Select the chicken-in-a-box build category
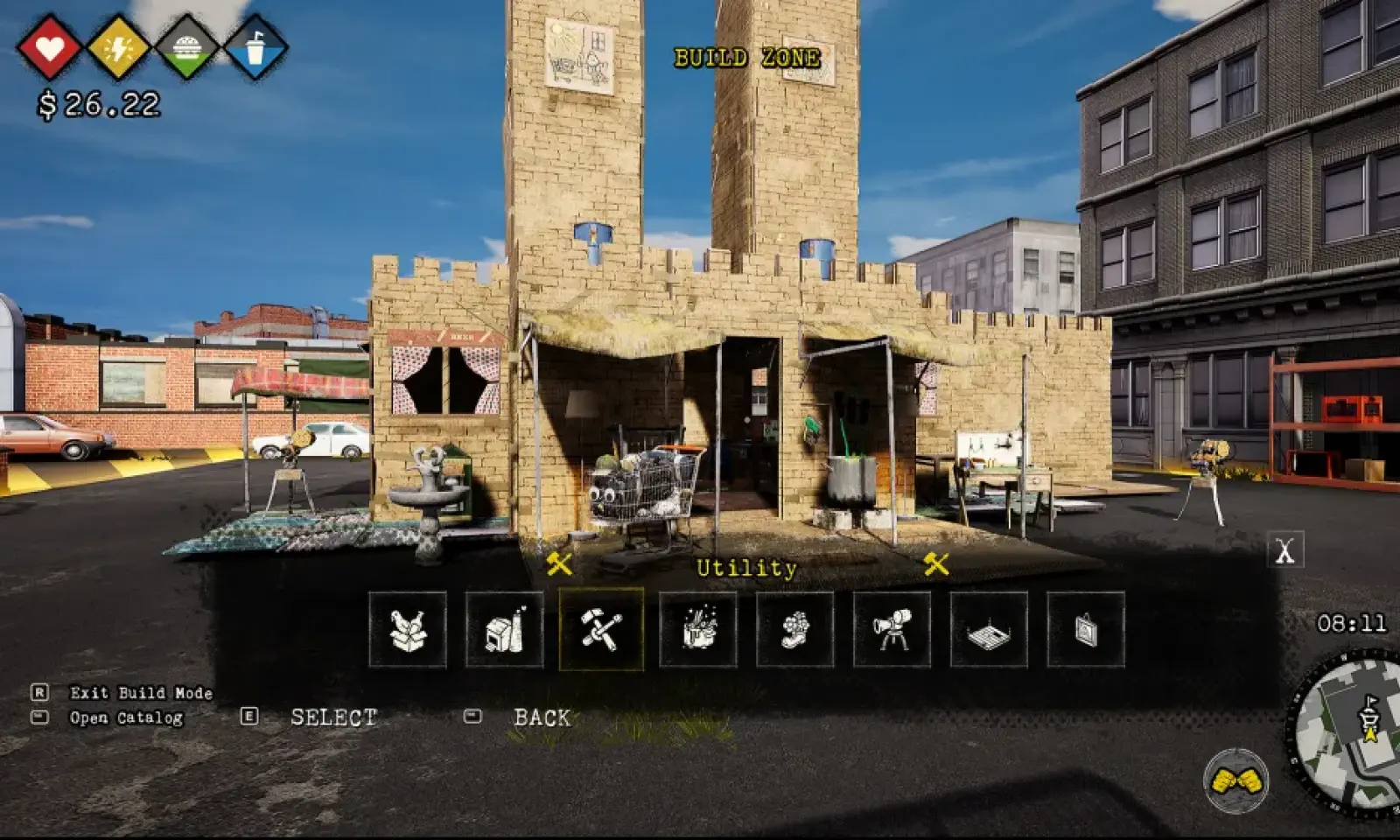This screenshot has width=1400, height=840. pyautogui.click(x=408, y=630)
